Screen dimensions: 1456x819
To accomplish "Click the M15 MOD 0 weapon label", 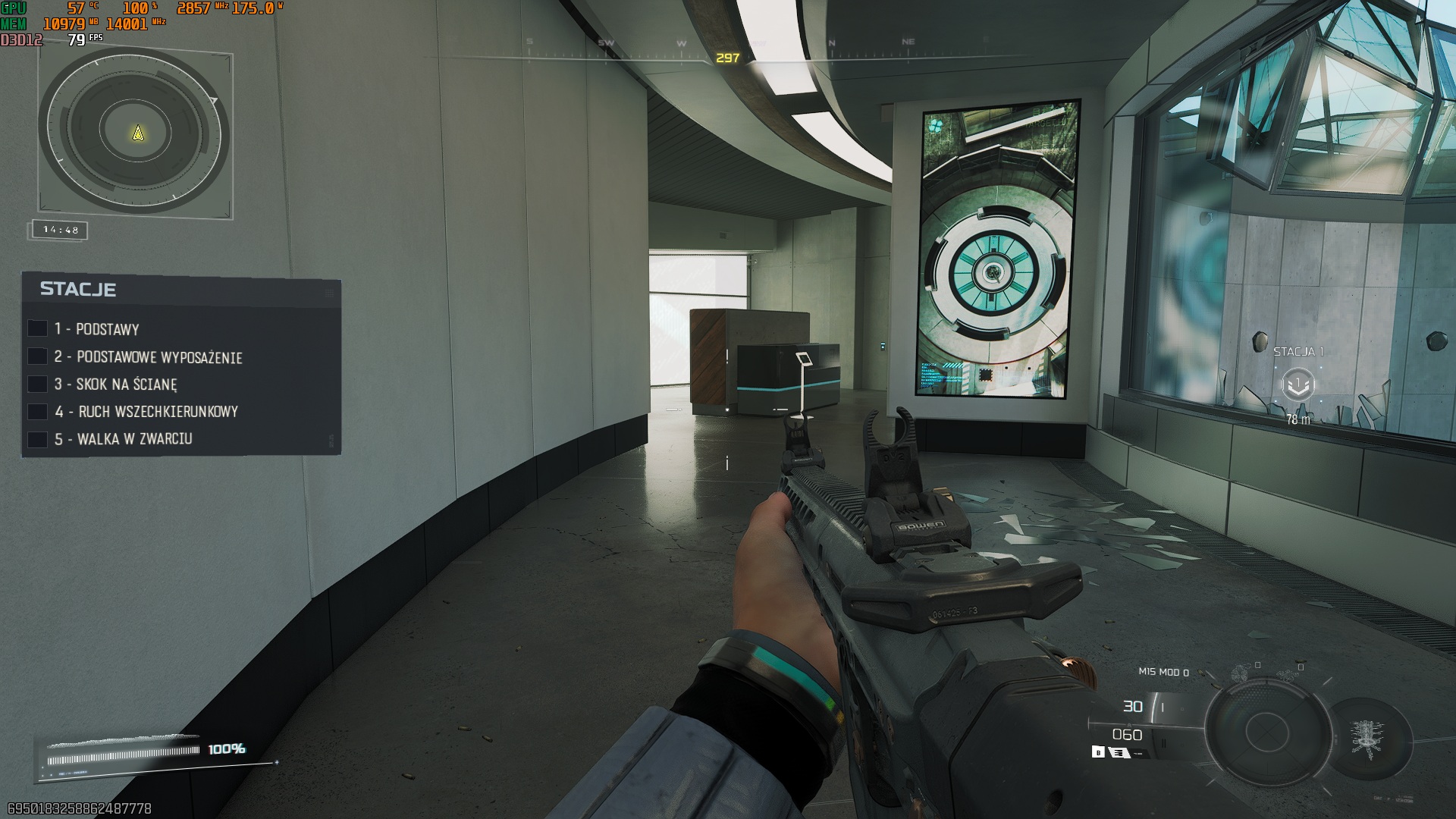I will point(1163,672).
